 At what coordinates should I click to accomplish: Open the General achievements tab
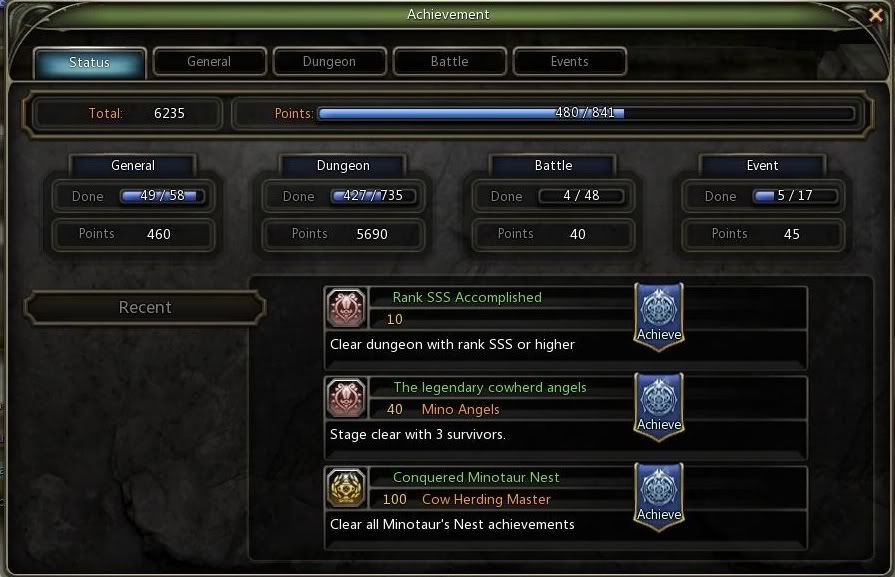coord(209,62)
